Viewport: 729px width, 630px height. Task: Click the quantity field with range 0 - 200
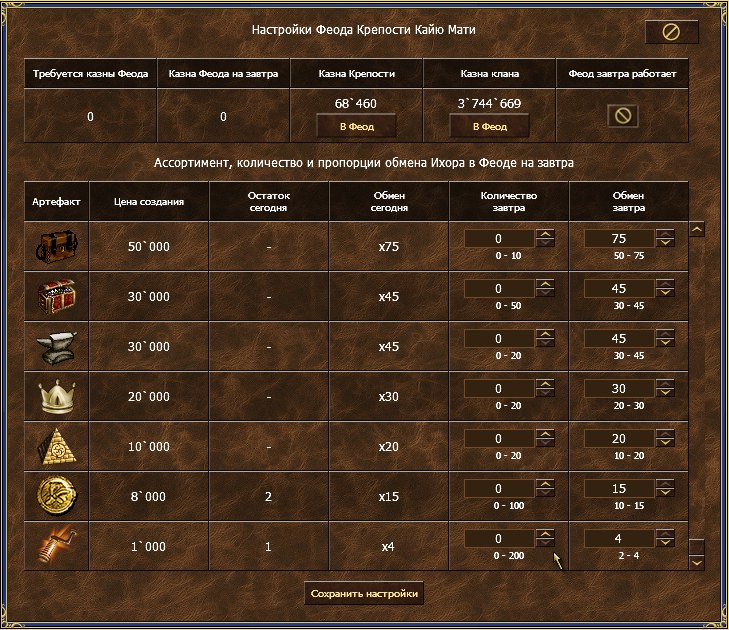pos(499,539)
